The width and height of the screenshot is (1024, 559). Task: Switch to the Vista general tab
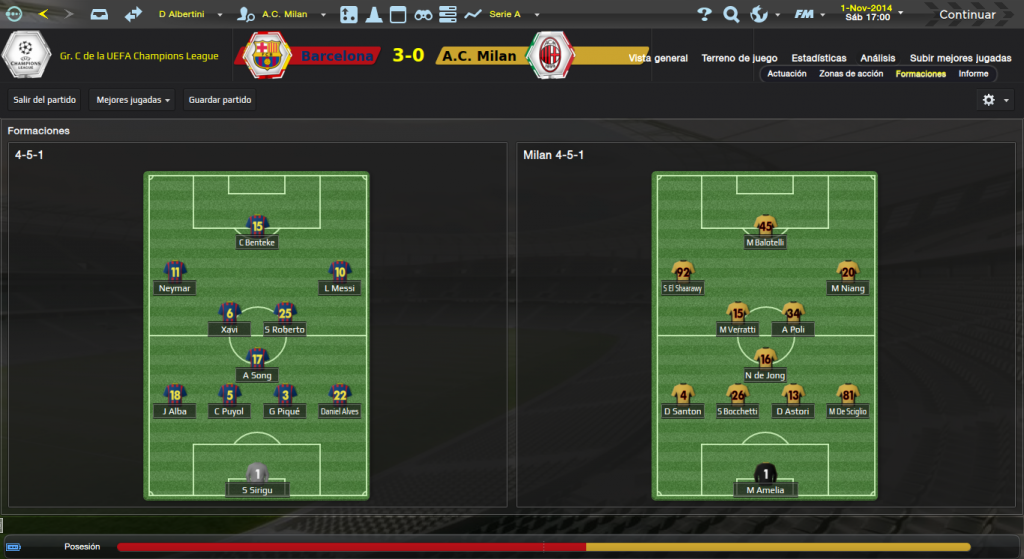658,58
